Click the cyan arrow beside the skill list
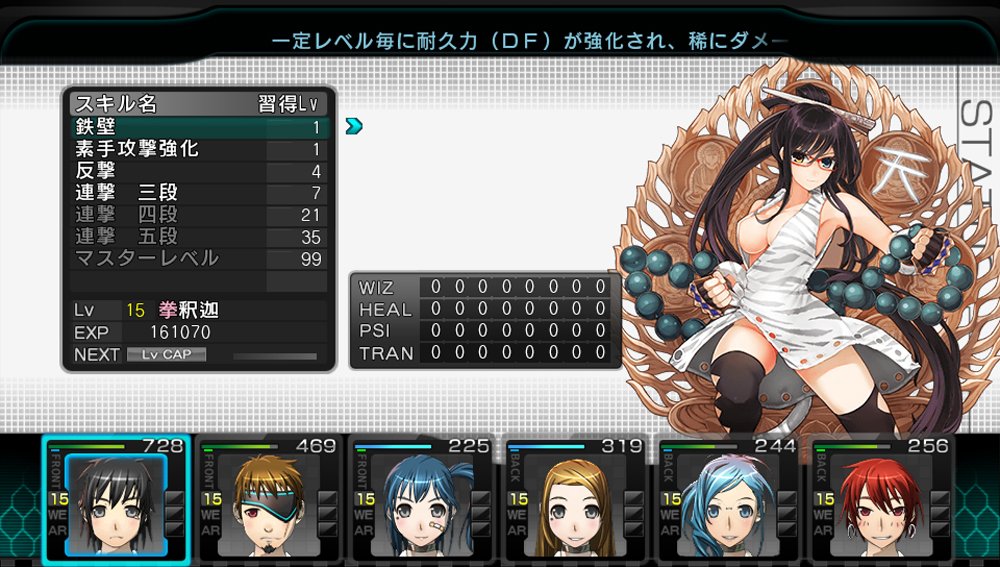 coord(353,126)
